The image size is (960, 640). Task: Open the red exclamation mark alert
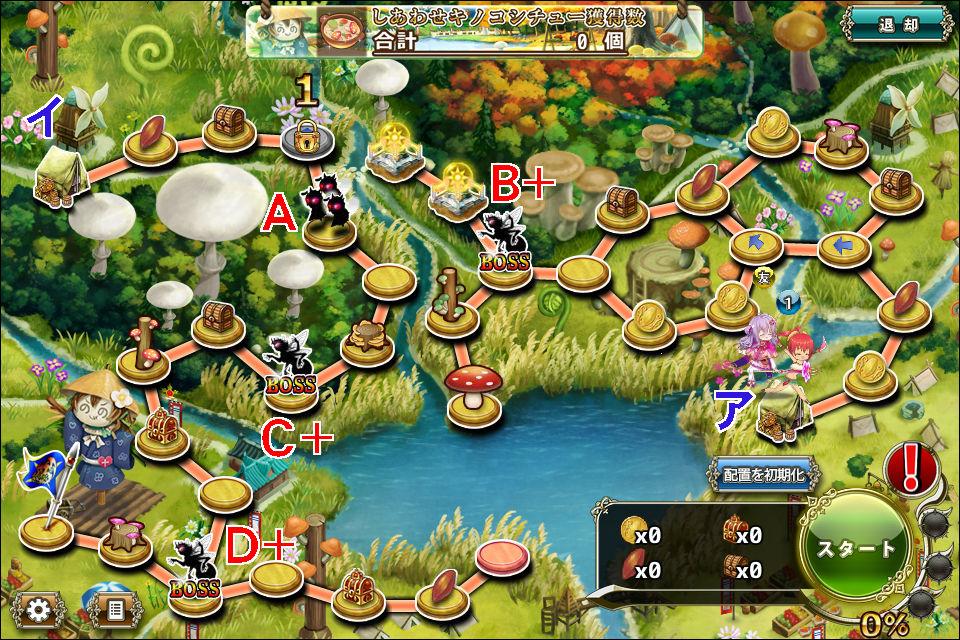[x=911, y=468]
